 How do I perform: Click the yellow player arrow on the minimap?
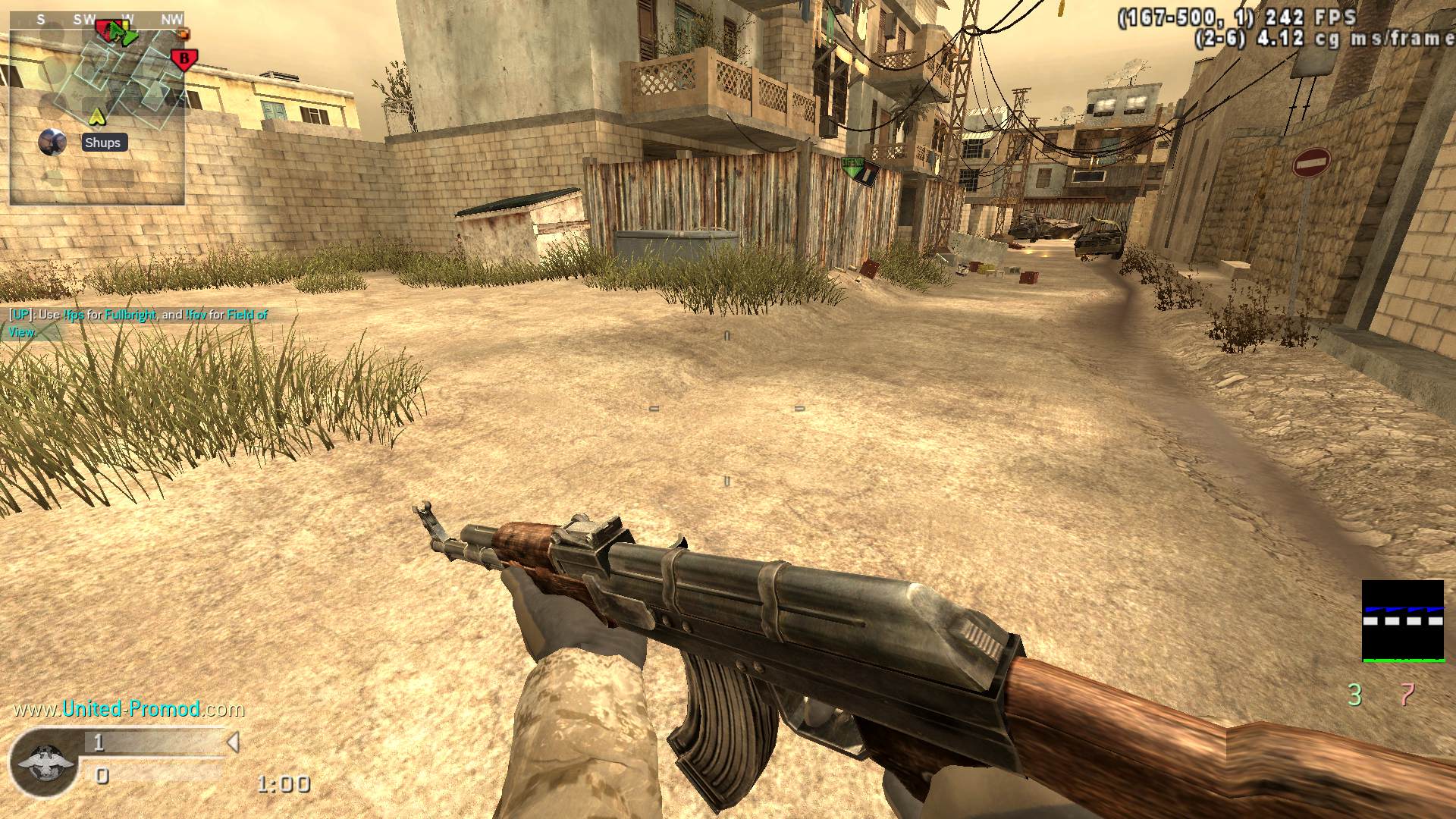pos(96,116)
